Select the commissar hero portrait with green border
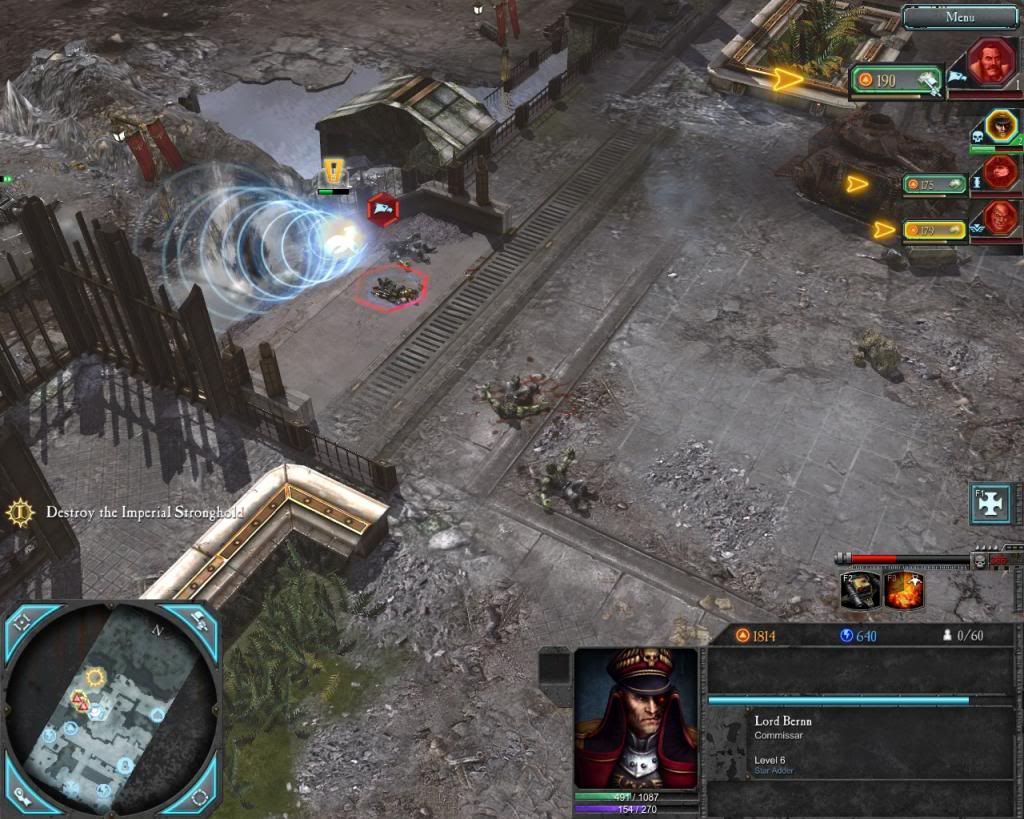Image resolution: width=1024 pixels, height=819 pixels. click(999, 127)
